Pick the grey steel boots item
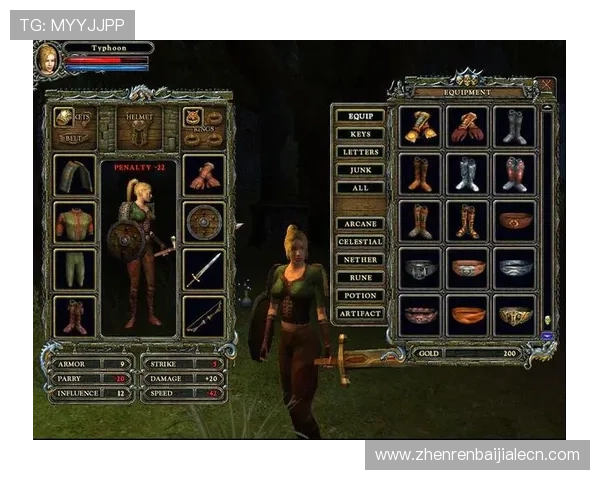 514,127
